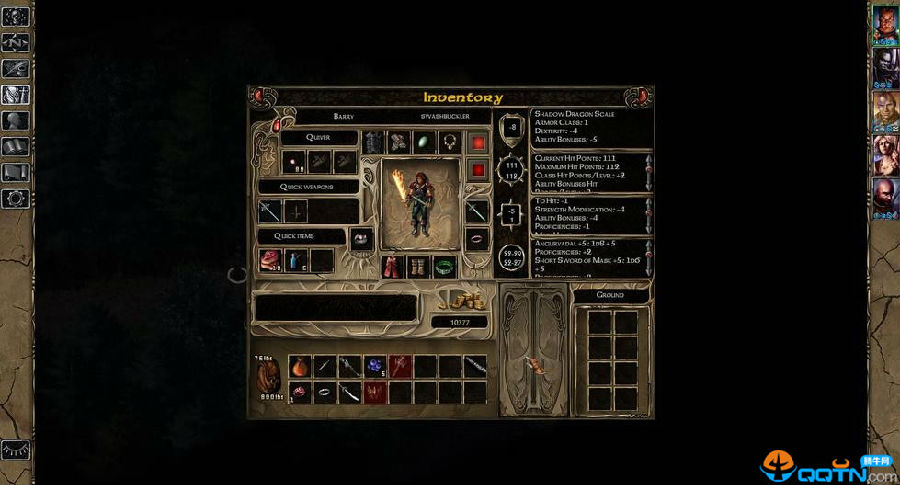Select the sword in quick weapons slot
Screen dimensions: 900x485
[x=270, y=211]
